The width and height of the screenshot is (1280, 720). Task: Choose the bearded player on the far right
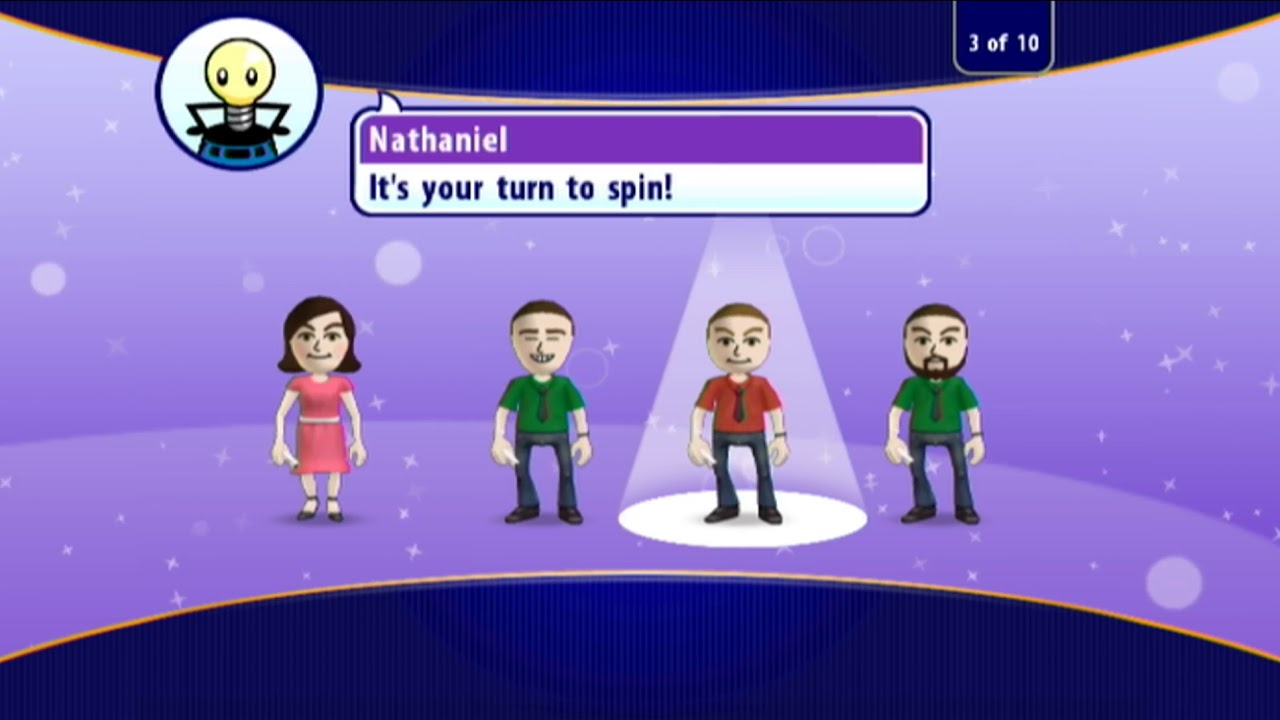pos(935,410)
